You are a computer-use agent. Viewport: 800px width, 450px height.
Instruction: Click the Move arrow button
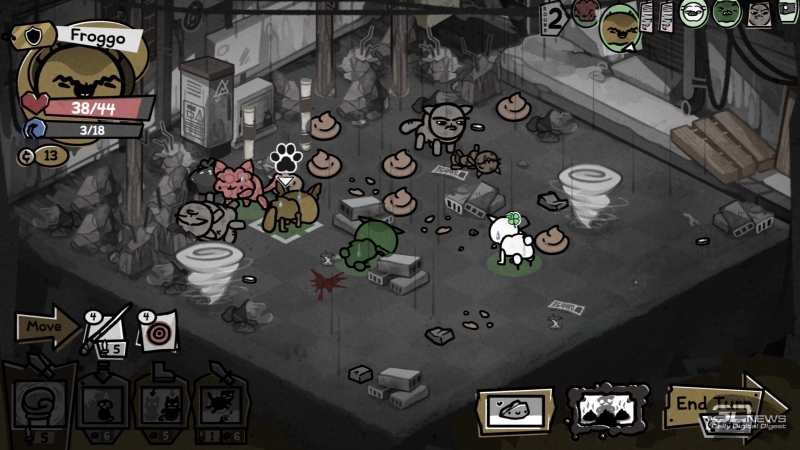pyautogui.click(x=46, y=327)
